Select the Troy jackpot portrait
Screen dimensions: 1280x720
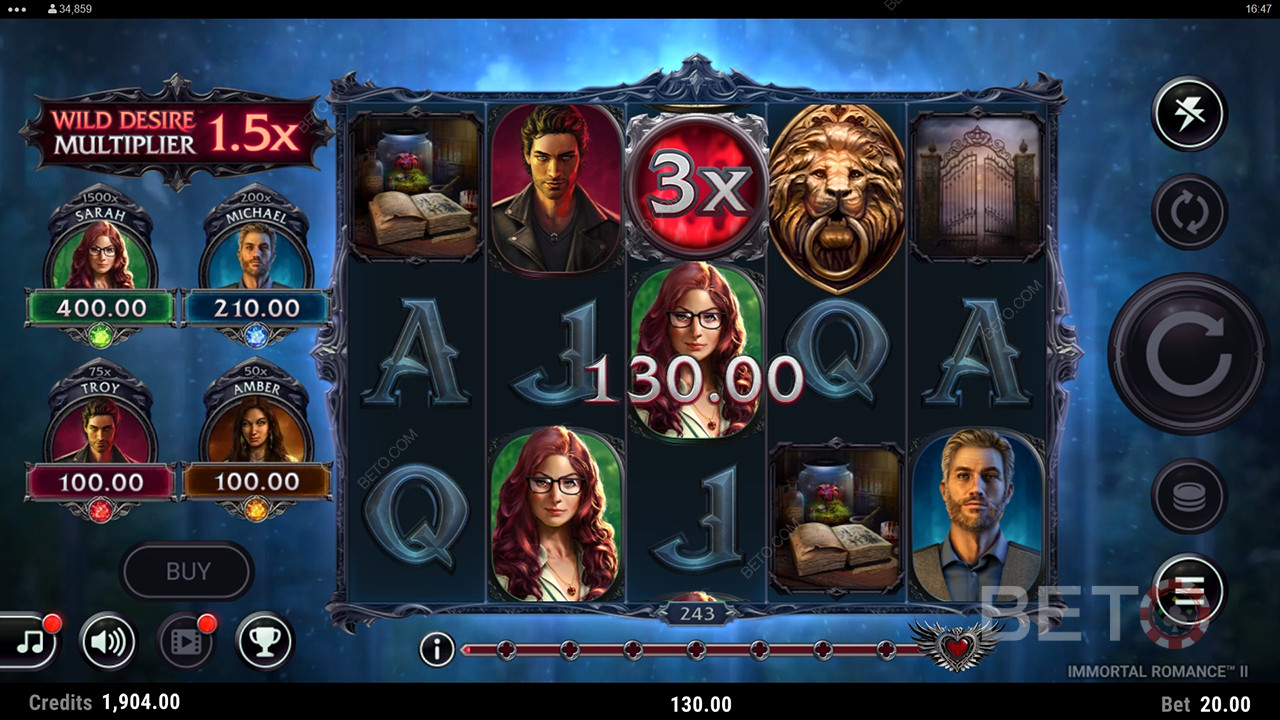pyautogui.click(x=101, y=430)
